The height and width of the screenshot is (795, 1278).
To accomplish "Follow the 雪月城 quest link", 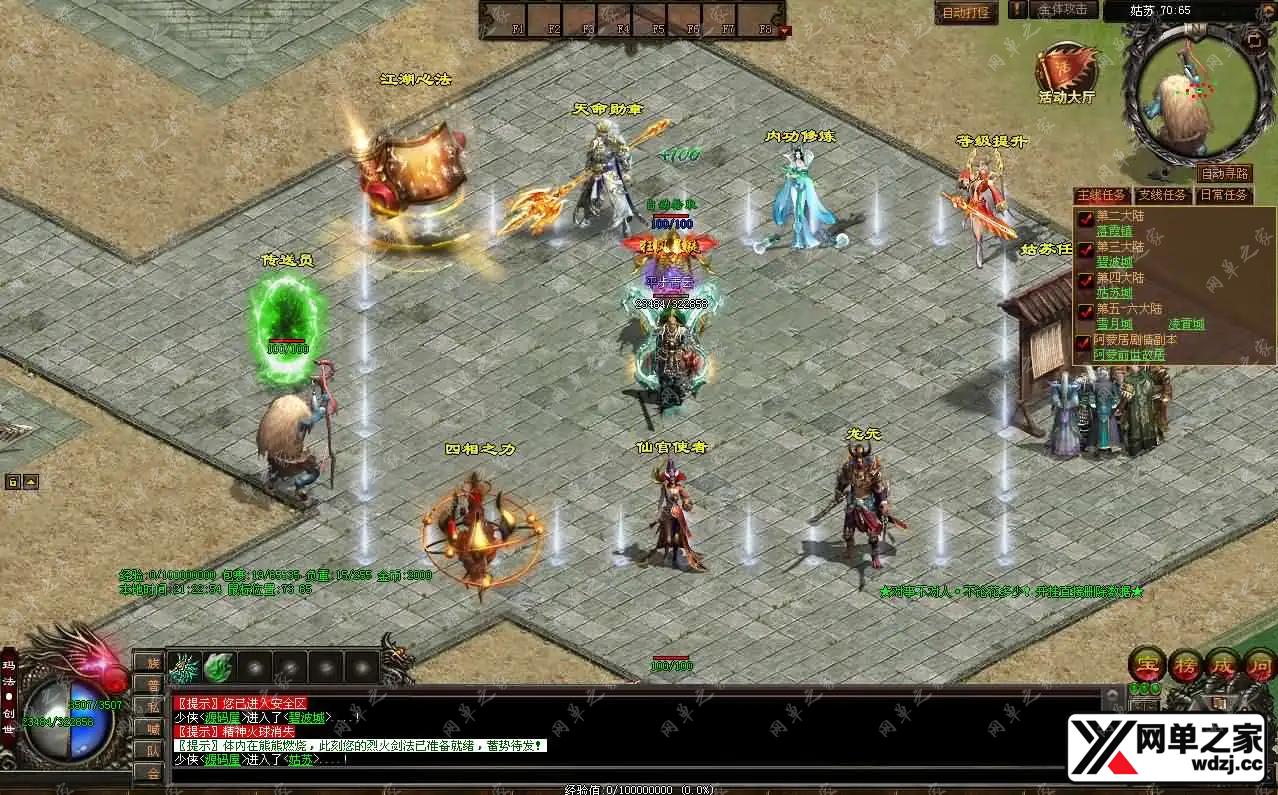I will [1113, 324].
